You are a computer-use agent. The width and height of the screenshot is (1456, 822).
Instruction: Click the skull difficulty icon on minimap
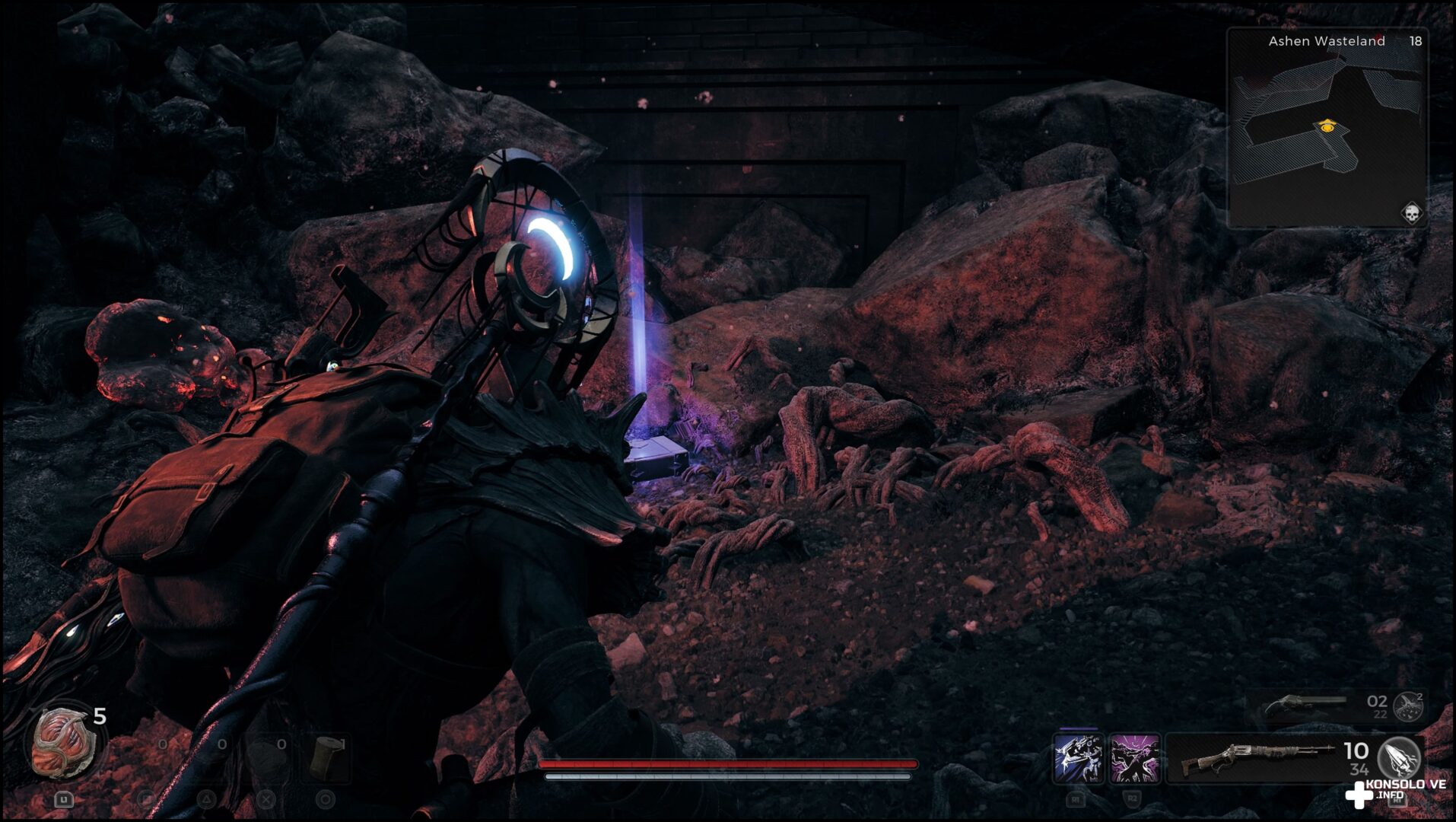coord(1411,213)
